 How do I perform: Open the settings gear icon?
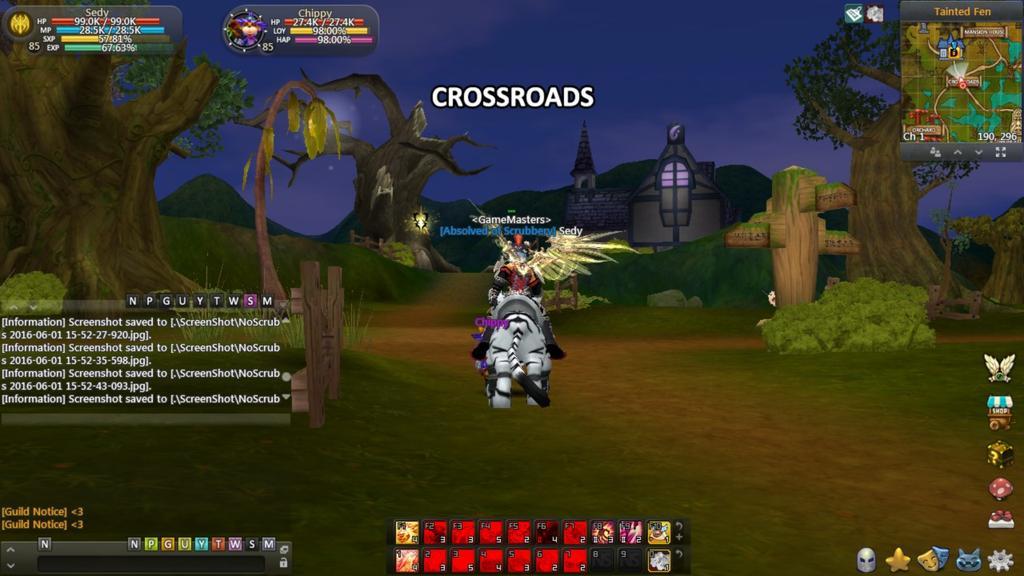coord(999,560)
